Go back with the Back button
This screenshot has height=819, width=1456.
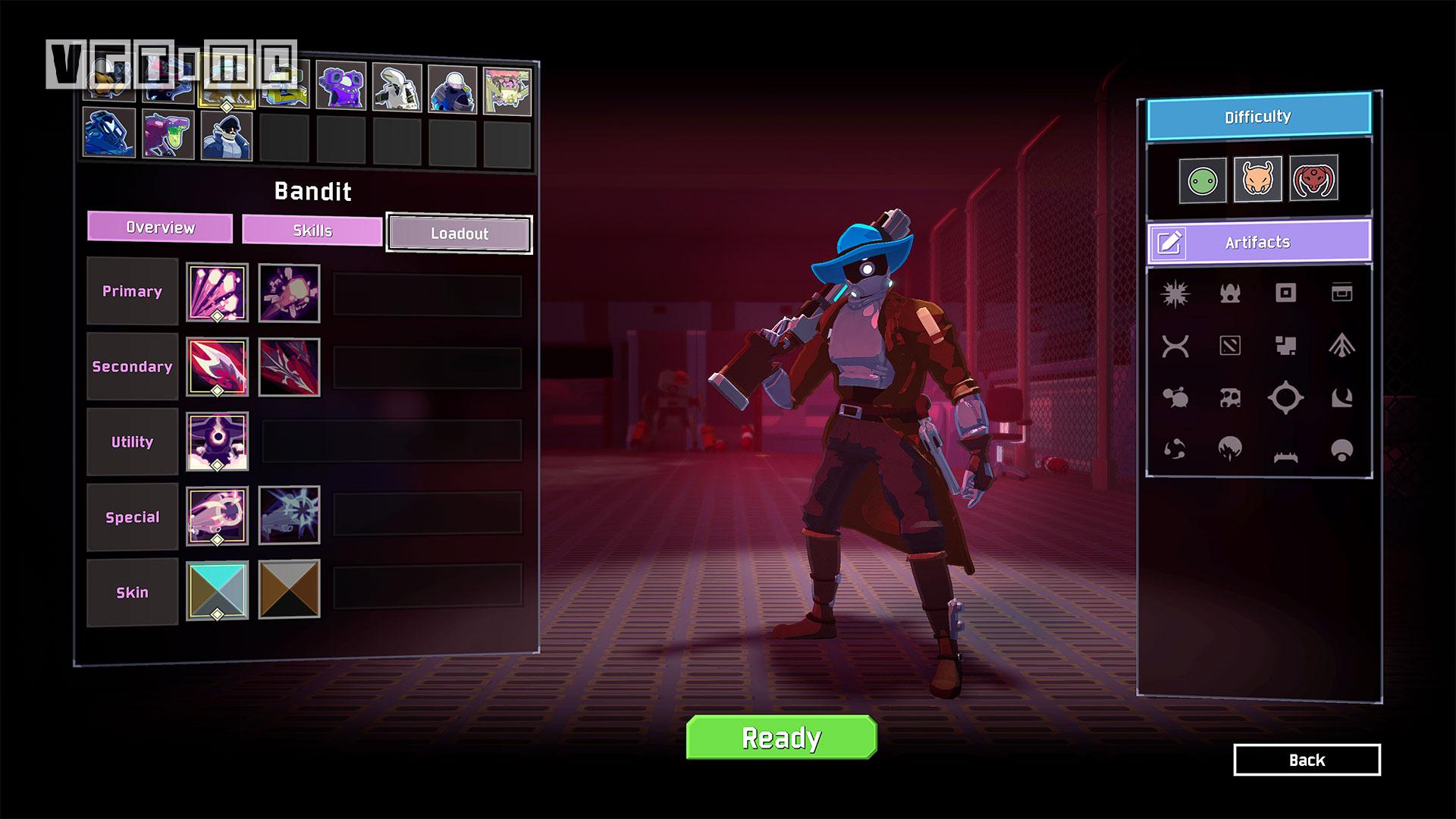[1307, 760]
